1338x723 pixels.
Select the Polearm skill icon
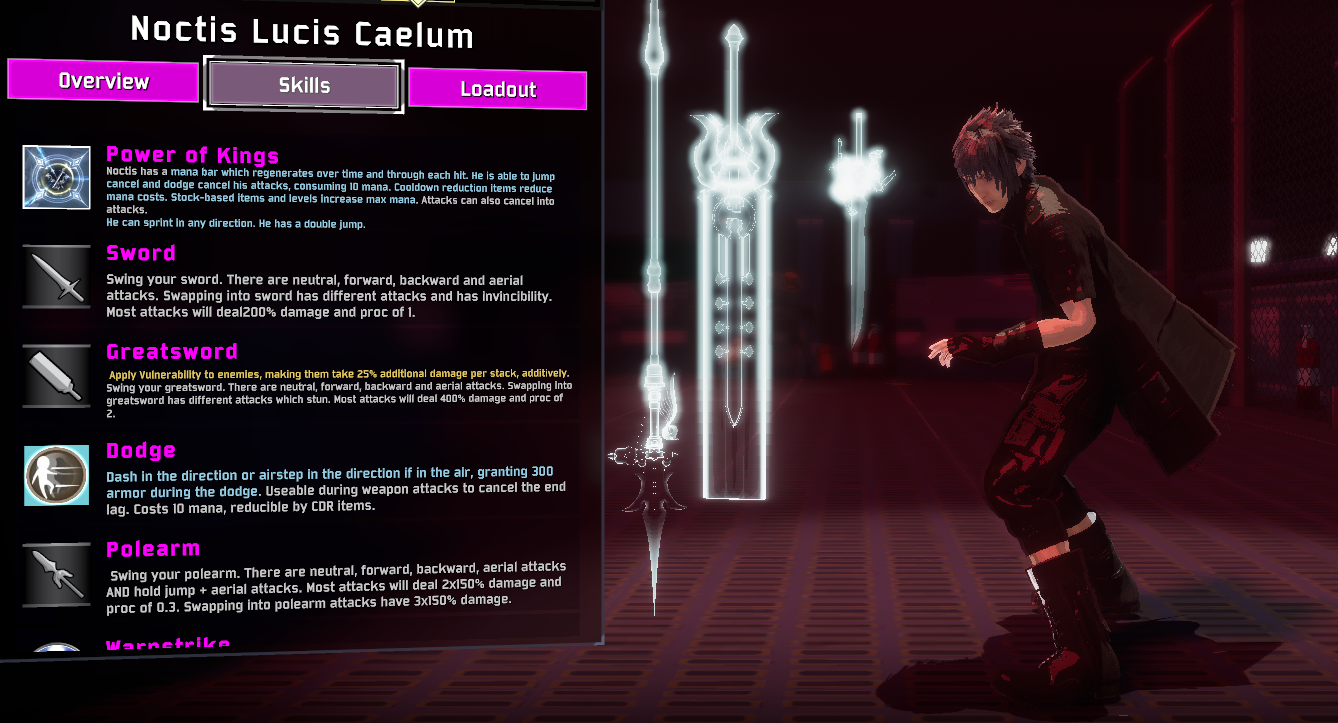tap(57, 574)
